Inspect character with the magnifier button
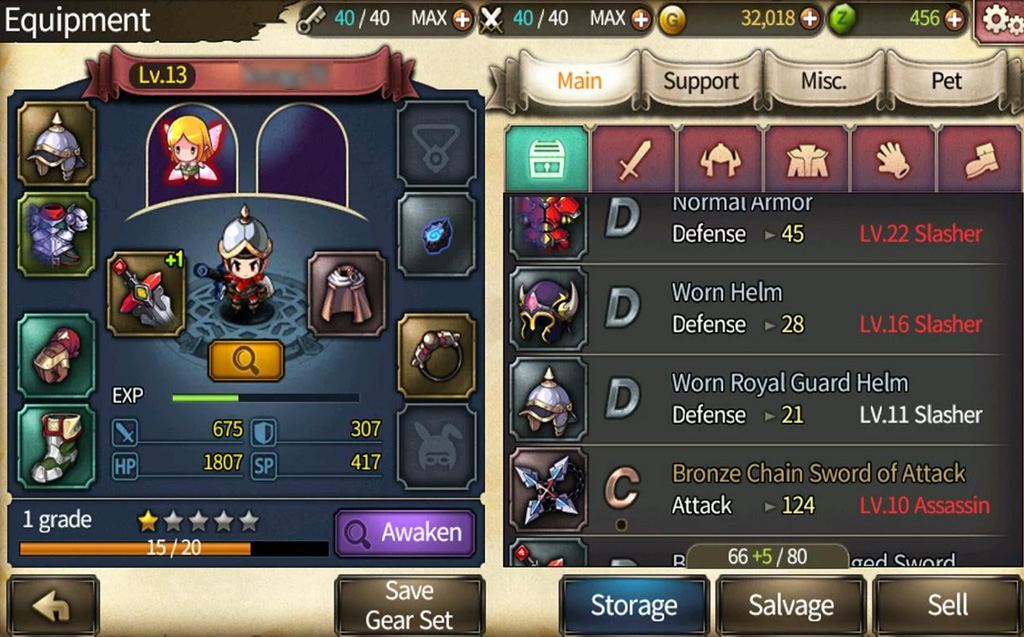Image resolution: width=1024 pixels, height=637 pixels. pos(245,361)
